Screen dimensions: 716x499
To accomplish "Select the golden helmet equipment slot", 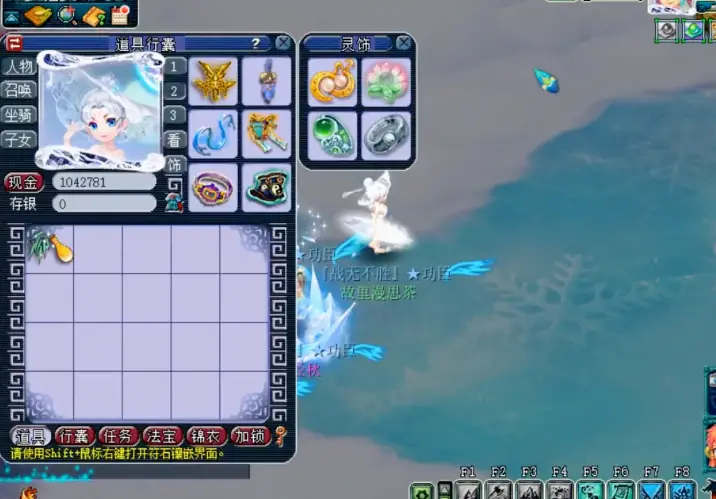I will pos(214,80).
